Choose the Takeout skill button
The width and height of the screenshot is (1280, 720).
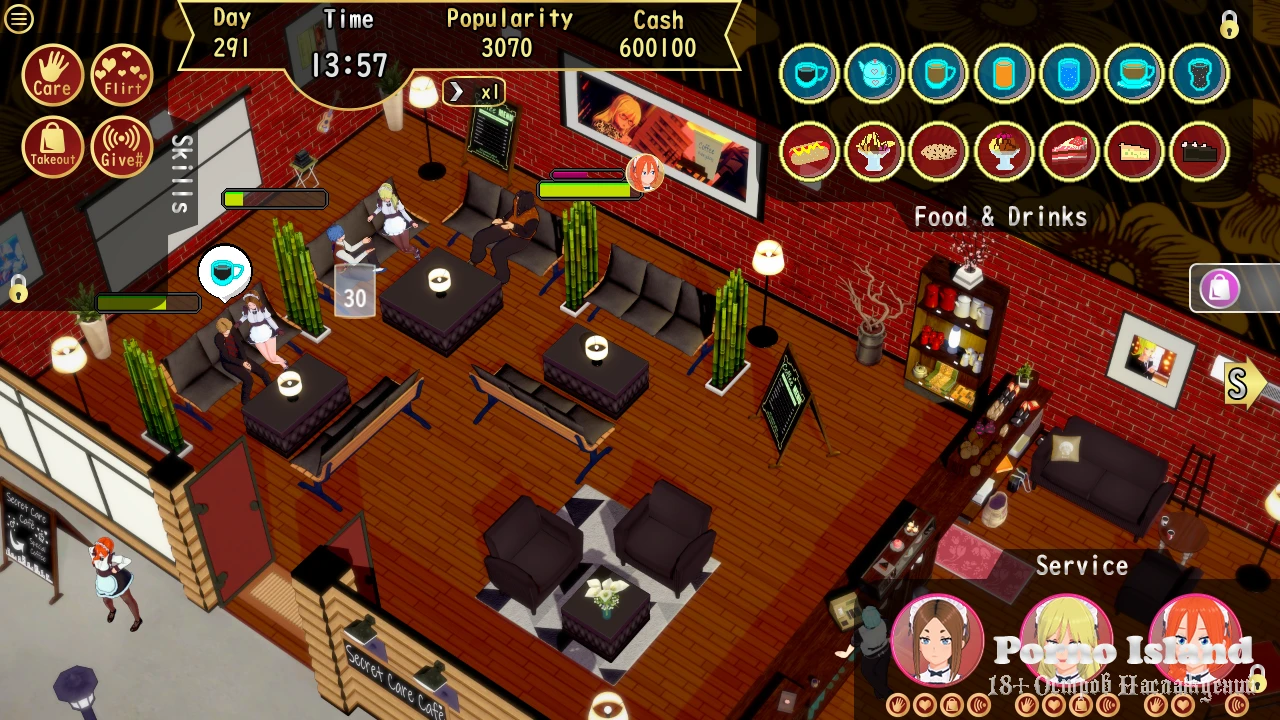click(x=52, y=147)
